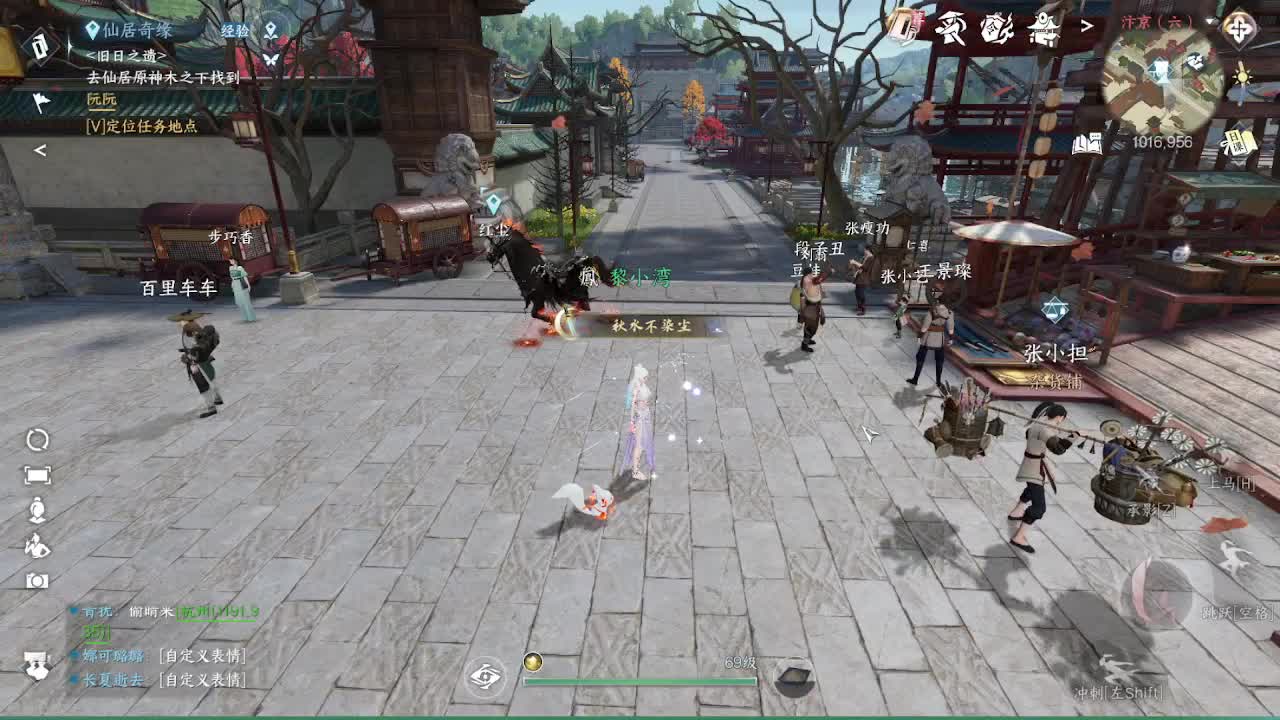Image resolution: width=1280 pixels, height=720 pixels.
Task: Open the screenshot camera icon on left sidebar
Action: point(37,580)
